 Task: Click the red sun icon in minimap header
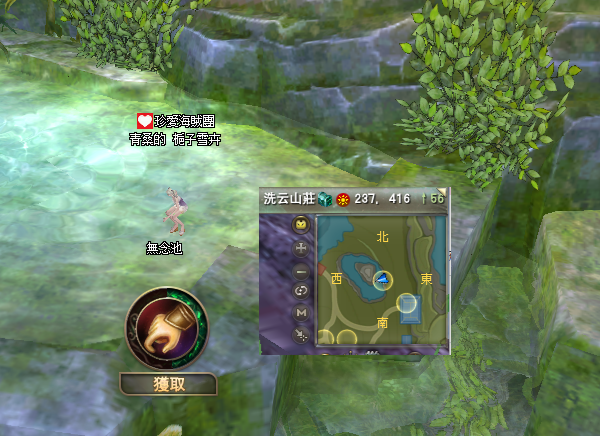342,199
